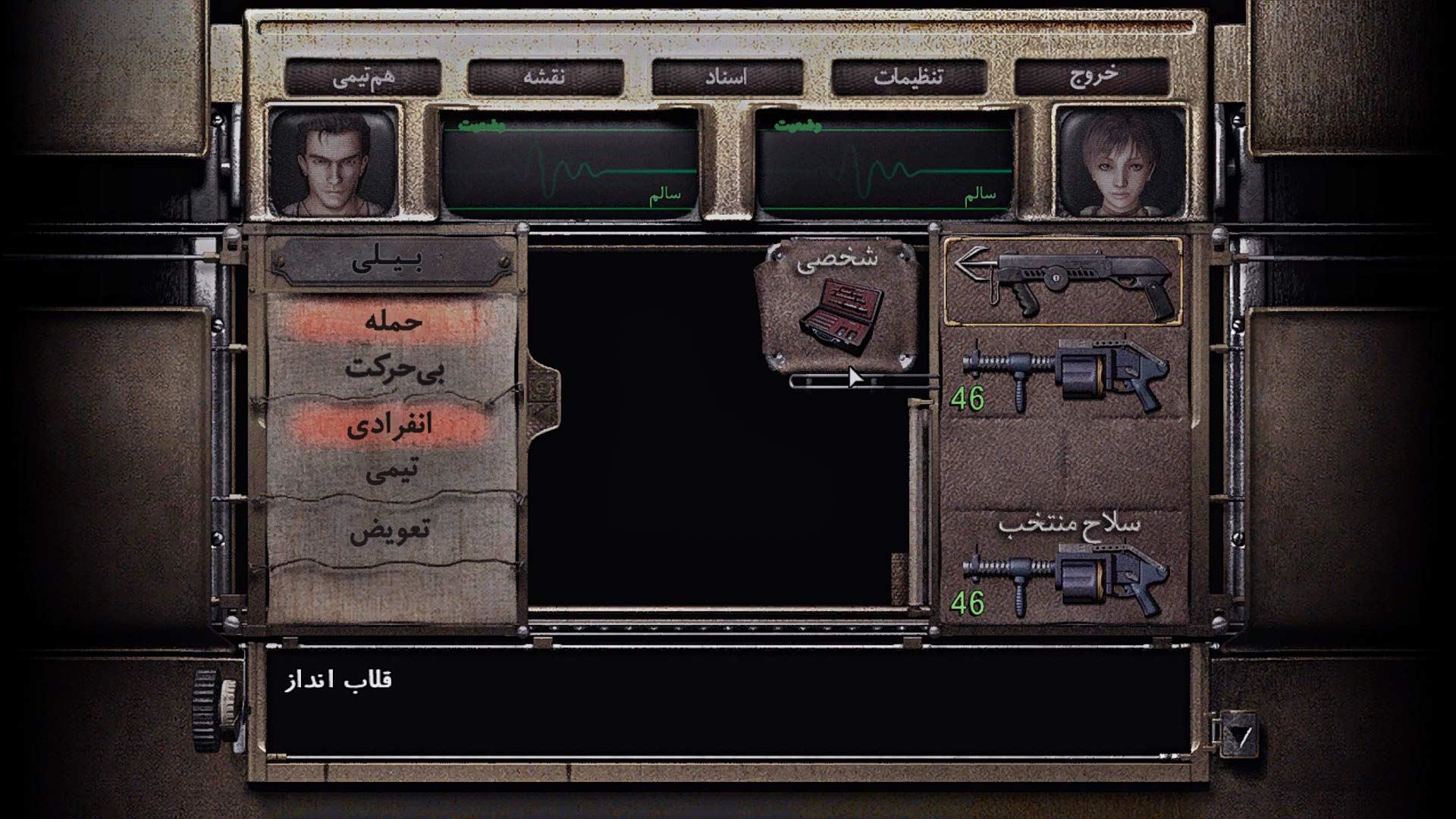
Task: Select the هم‌تیمی (Partner) tab
Action: click(x=363, y=77)
